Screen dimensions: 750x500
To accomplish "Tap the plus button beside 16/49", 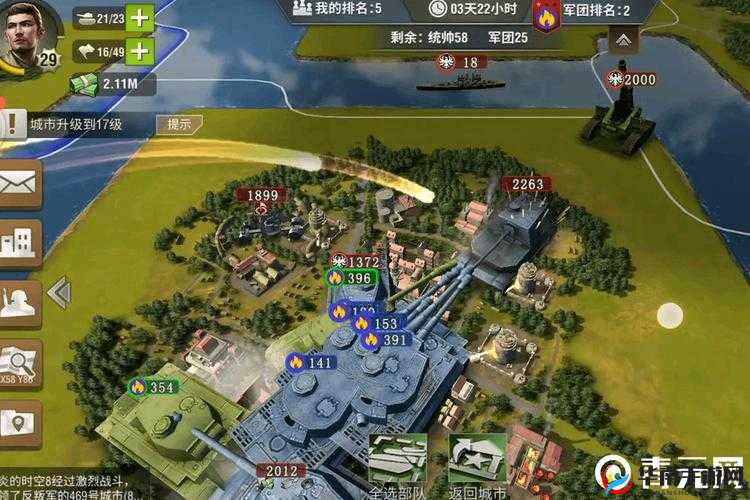I will [x=141, y=51].
